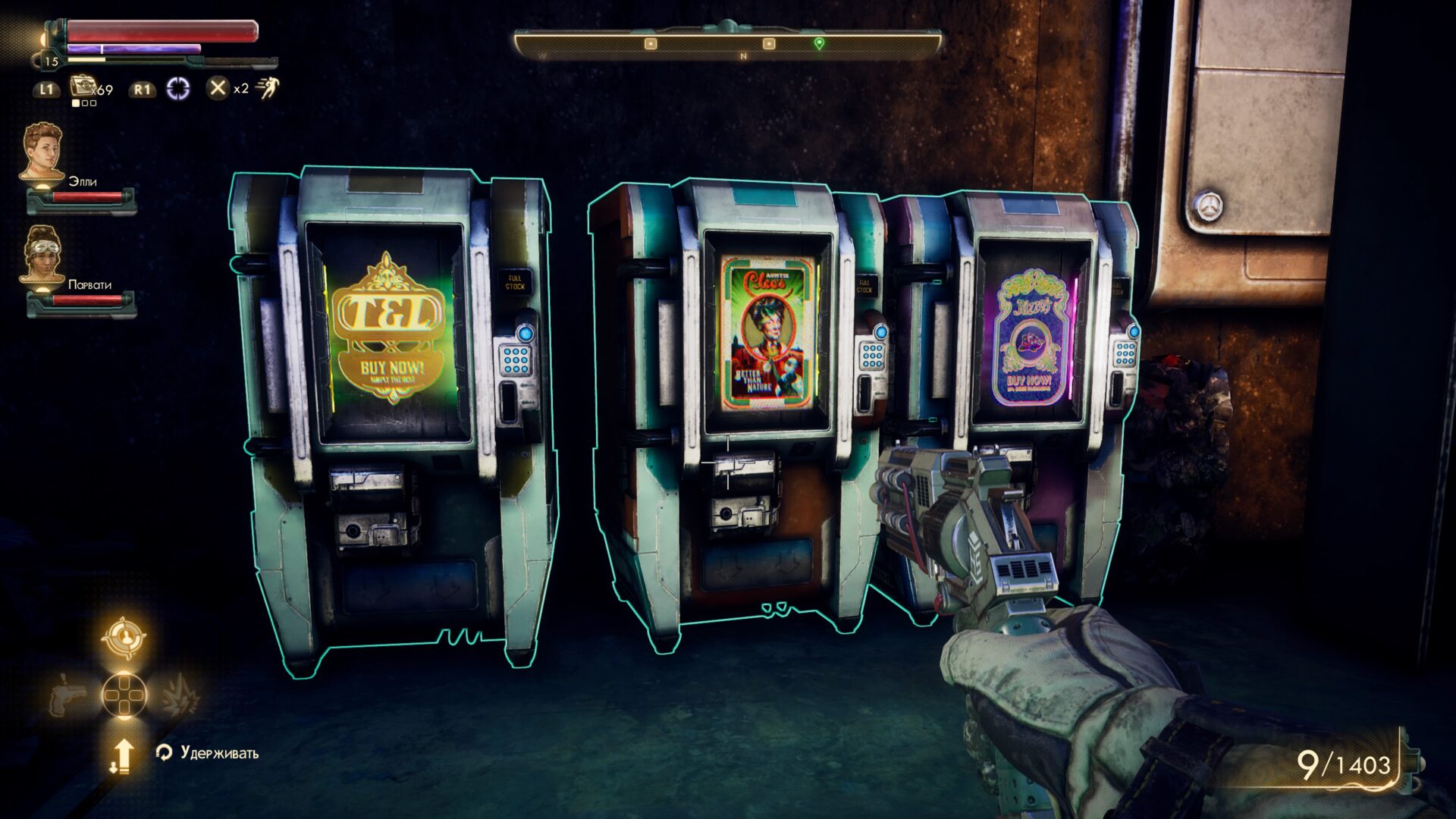Activate the tactical time dilation icon
Viewport: 1456px width, 819px height.
[178, 89]
